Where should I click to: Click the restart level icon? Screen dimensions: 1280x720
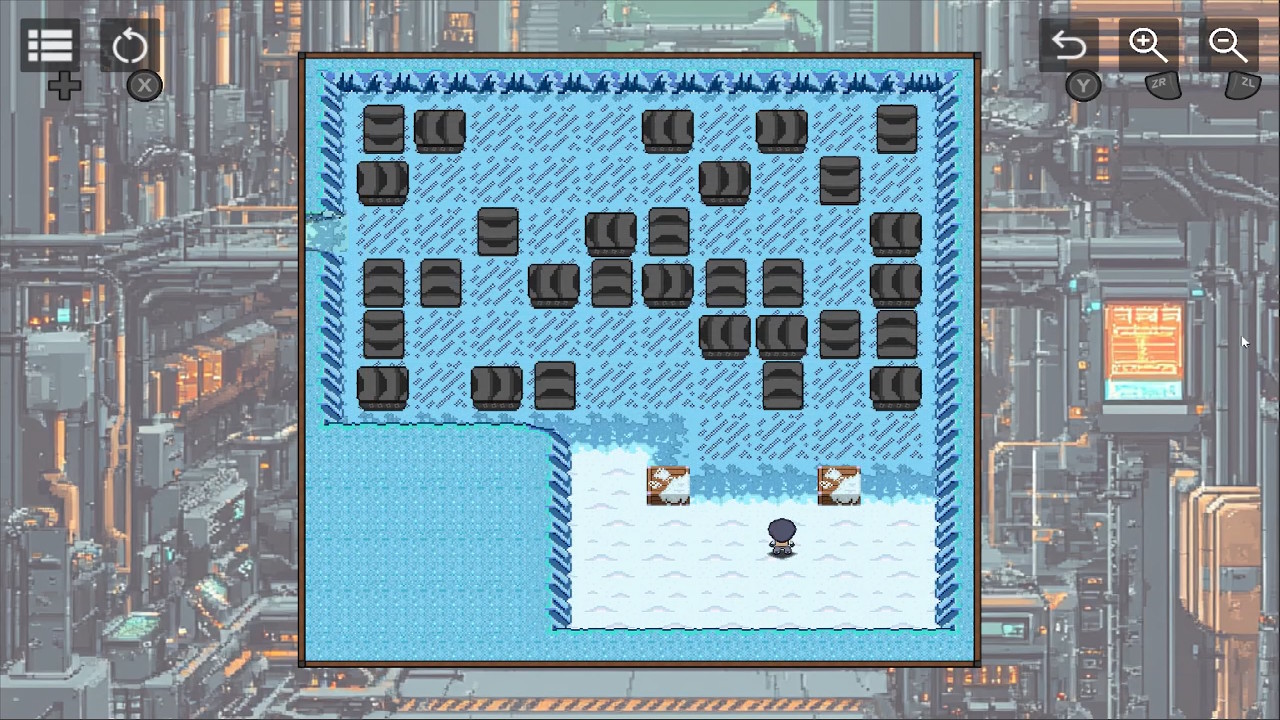click(130, 45)
